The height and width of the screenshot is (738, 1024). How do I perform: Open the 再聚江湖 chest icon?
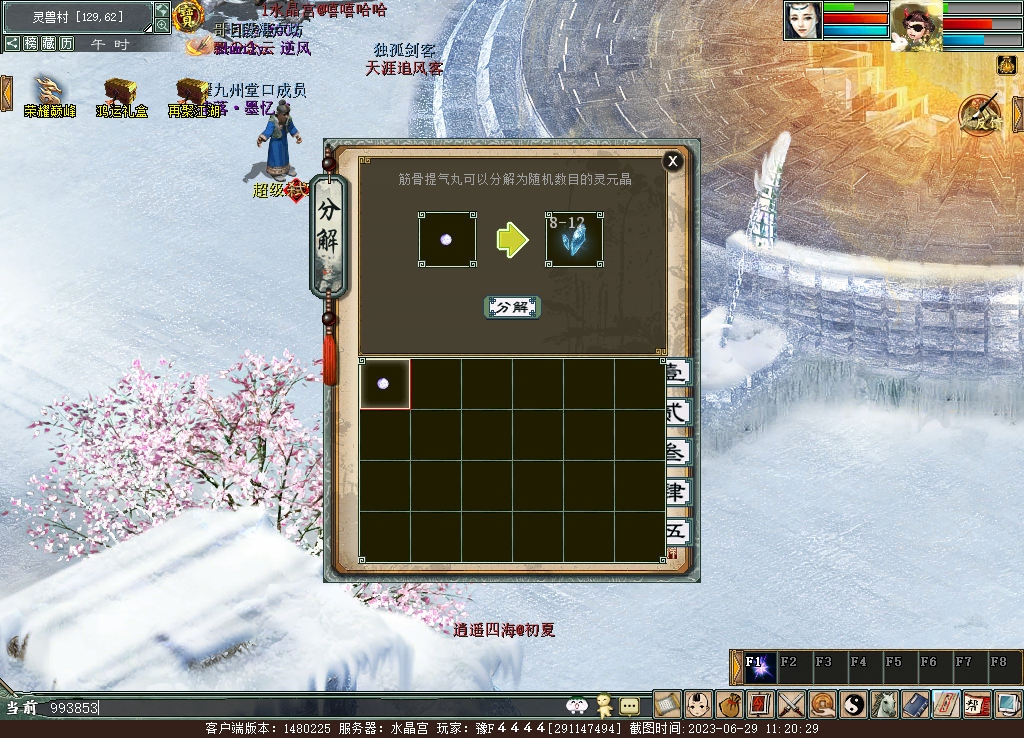pyautogui.click(x=192, y=92)
